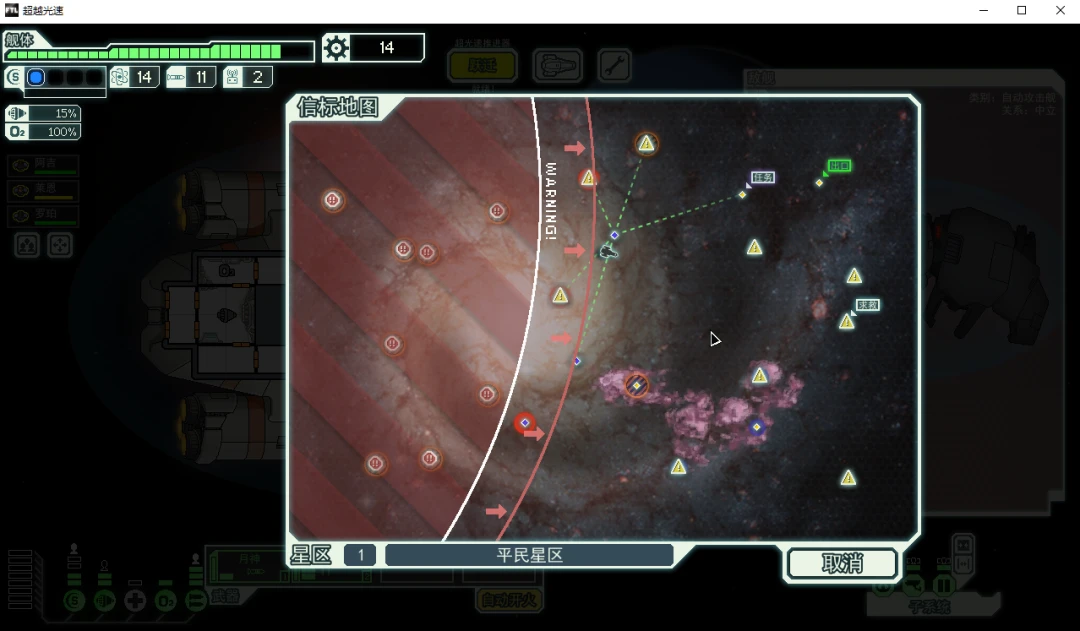Close the game window
This screenshot has width=1080, height=631.
coord(1060,11)
